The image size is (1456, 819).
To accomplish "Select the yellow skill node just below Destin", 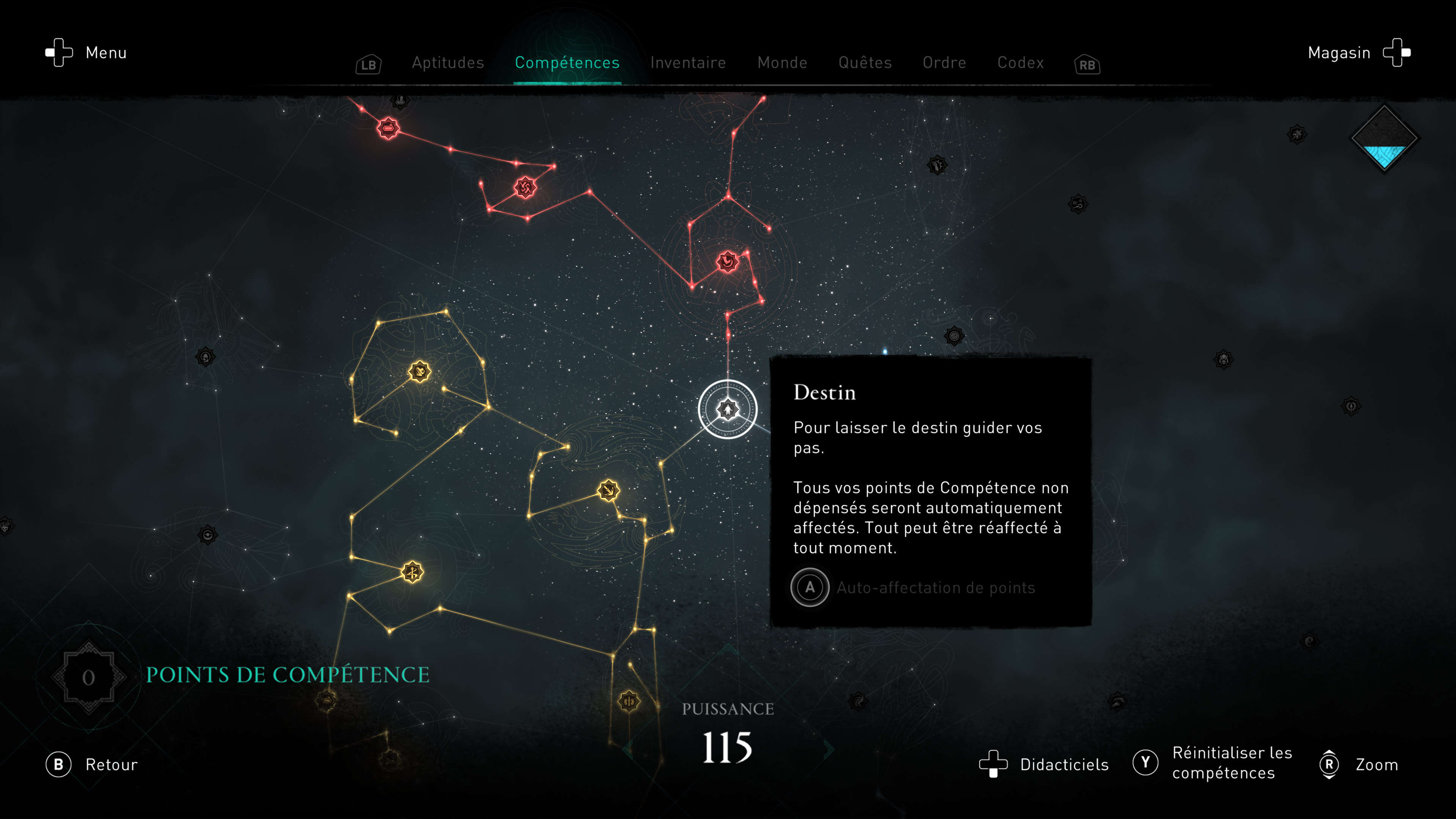I will click(608, 490).
